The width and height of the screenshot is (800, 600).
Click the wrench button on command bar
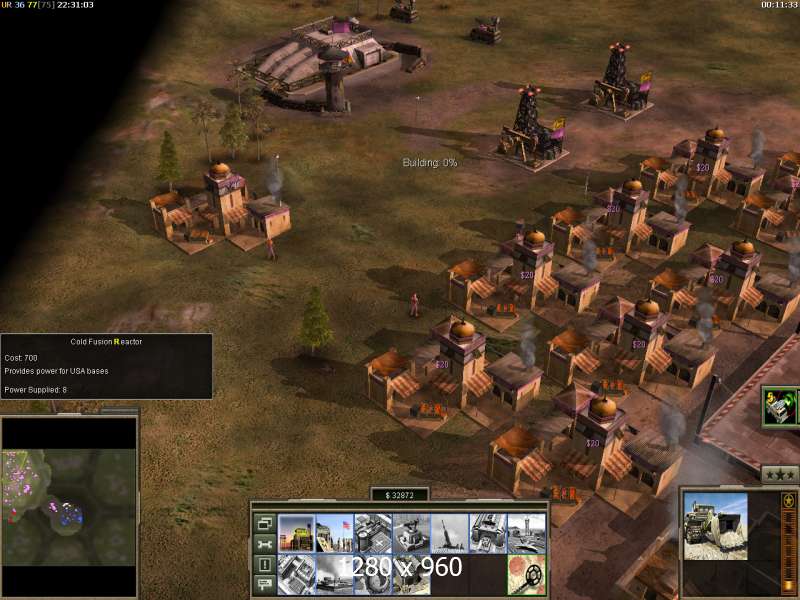[265, 544]
